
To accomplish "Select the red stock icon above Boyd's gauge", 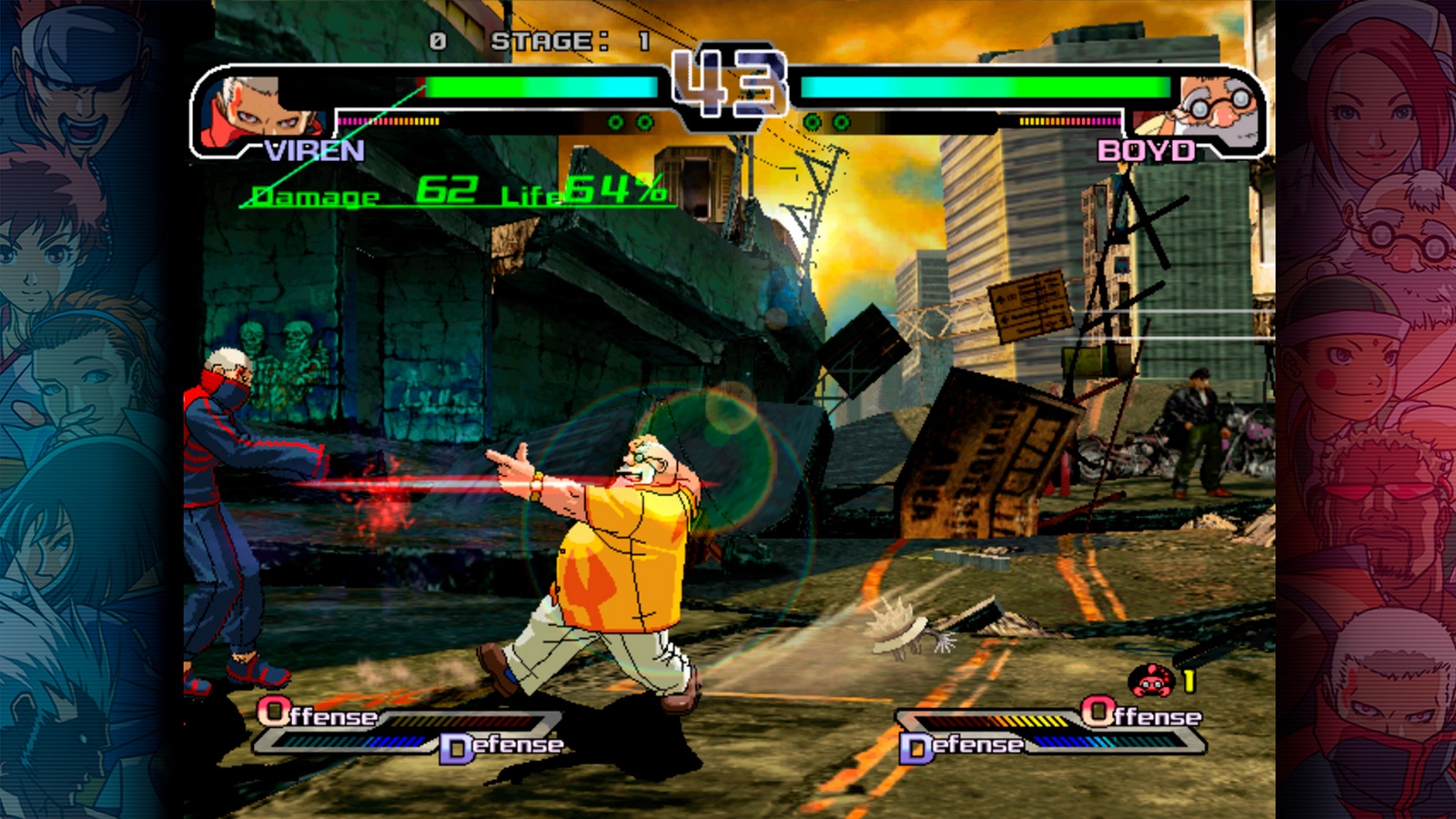I will tap(1152, 681).
